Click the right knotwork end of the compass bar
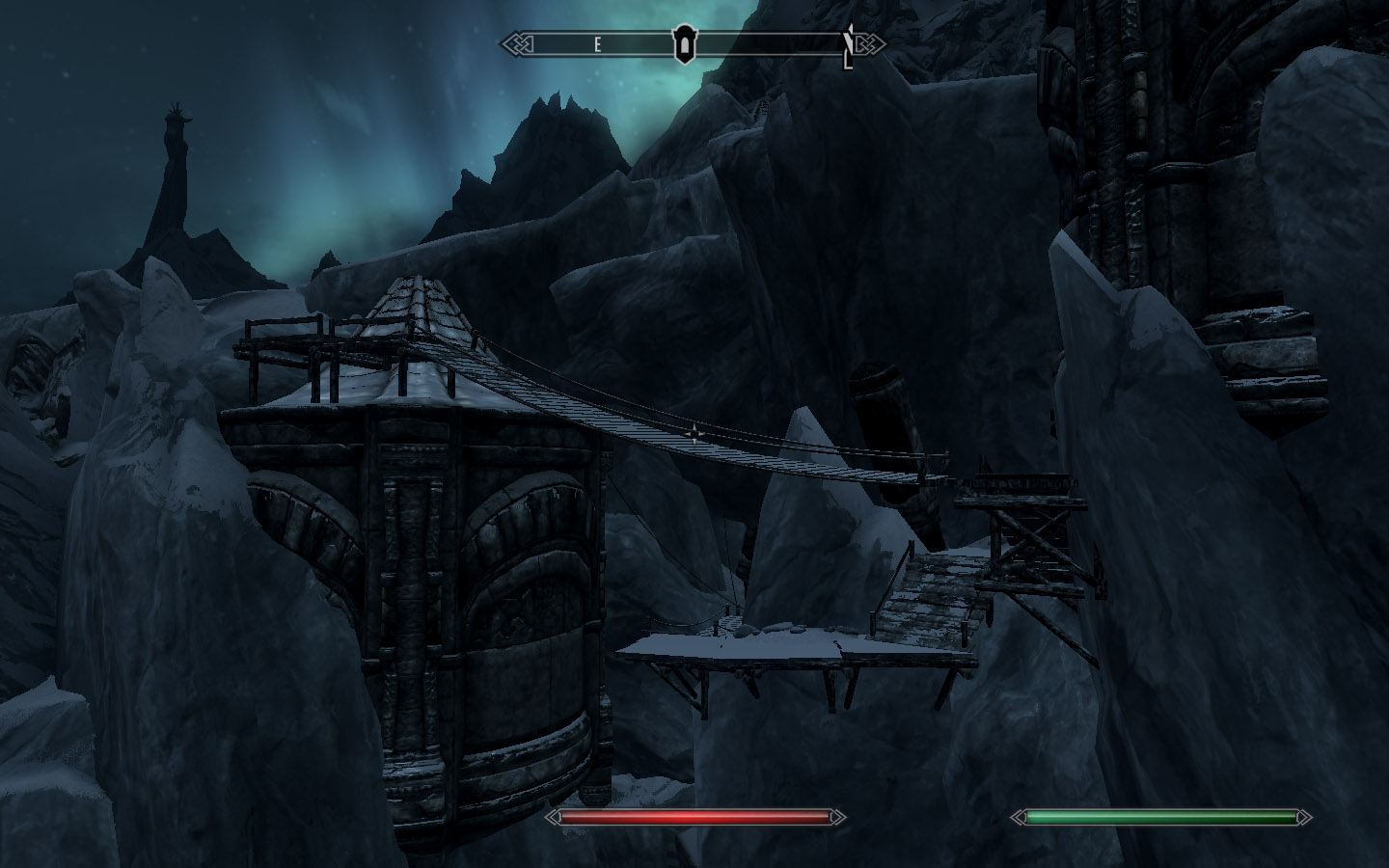This screenshot has height=868, width=1389. (x=869, y=43)
